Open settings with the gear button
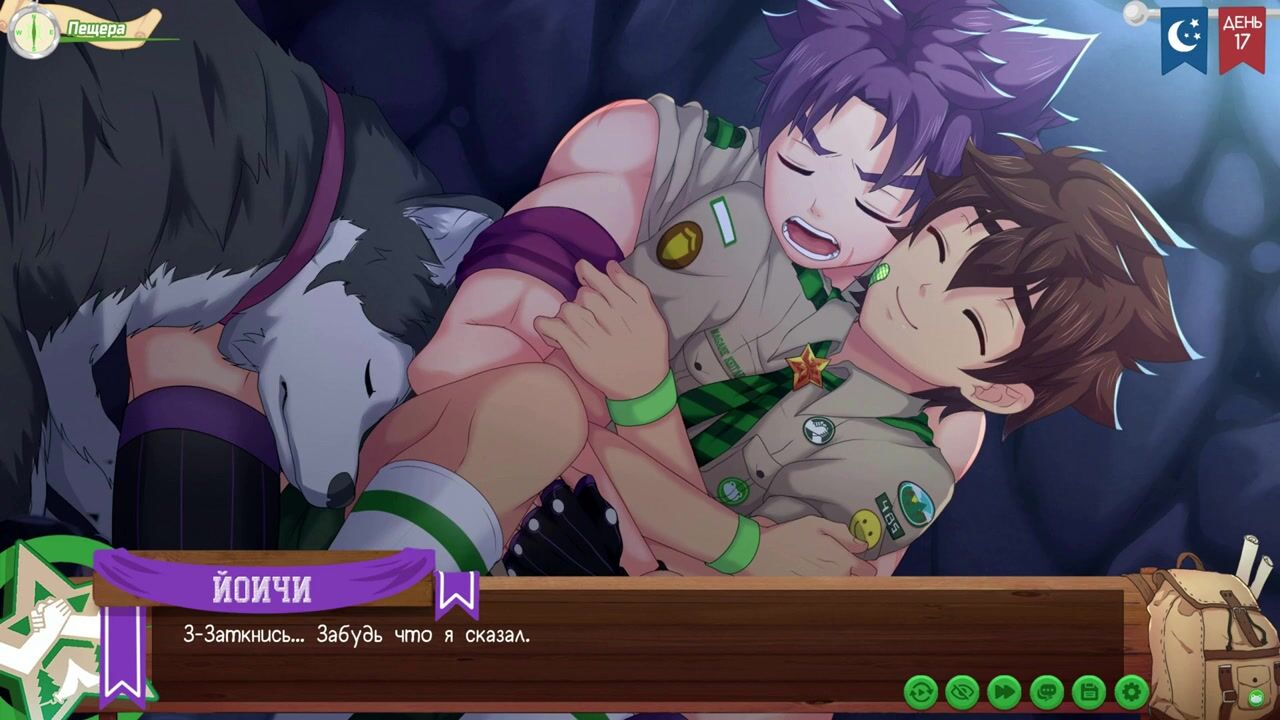This screenshot has height=720, width=1280. (1131, 691)
